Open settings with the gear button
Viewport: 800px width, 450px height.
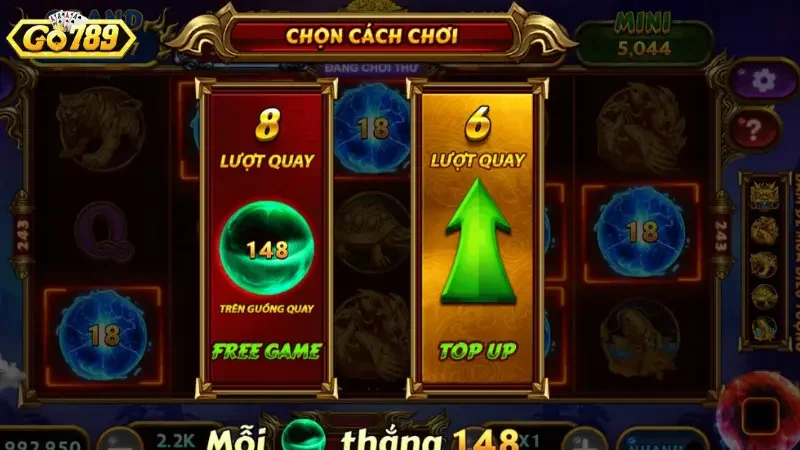763,80
